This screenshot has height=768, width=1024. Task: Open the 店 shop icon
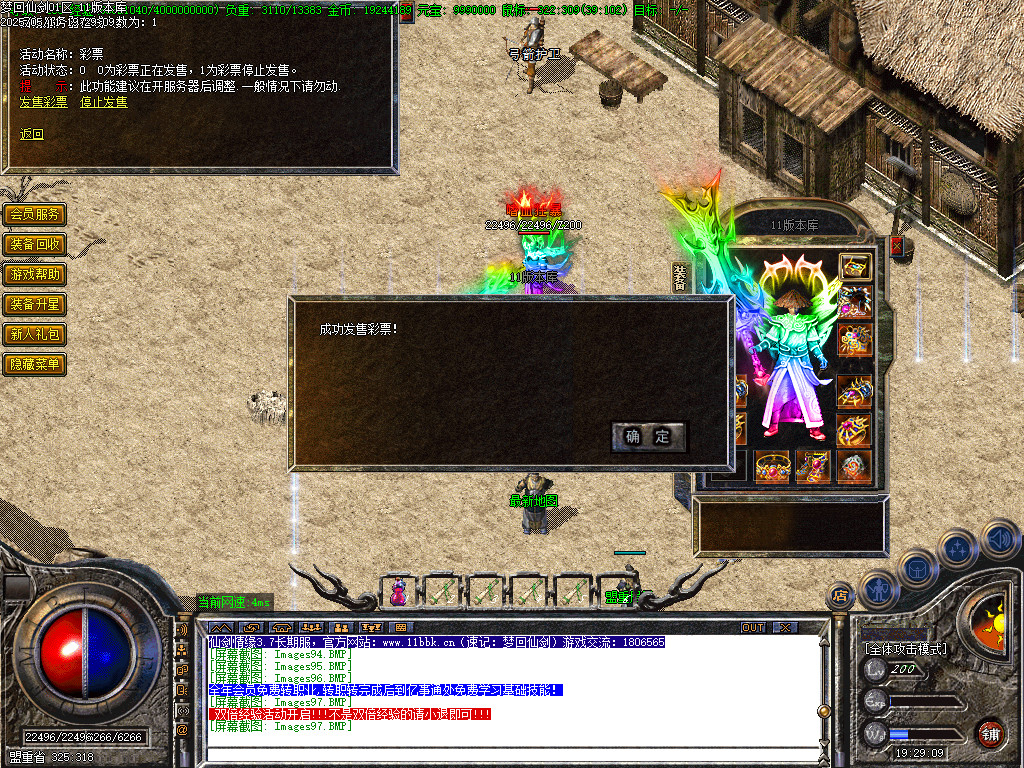pos(840,597)
